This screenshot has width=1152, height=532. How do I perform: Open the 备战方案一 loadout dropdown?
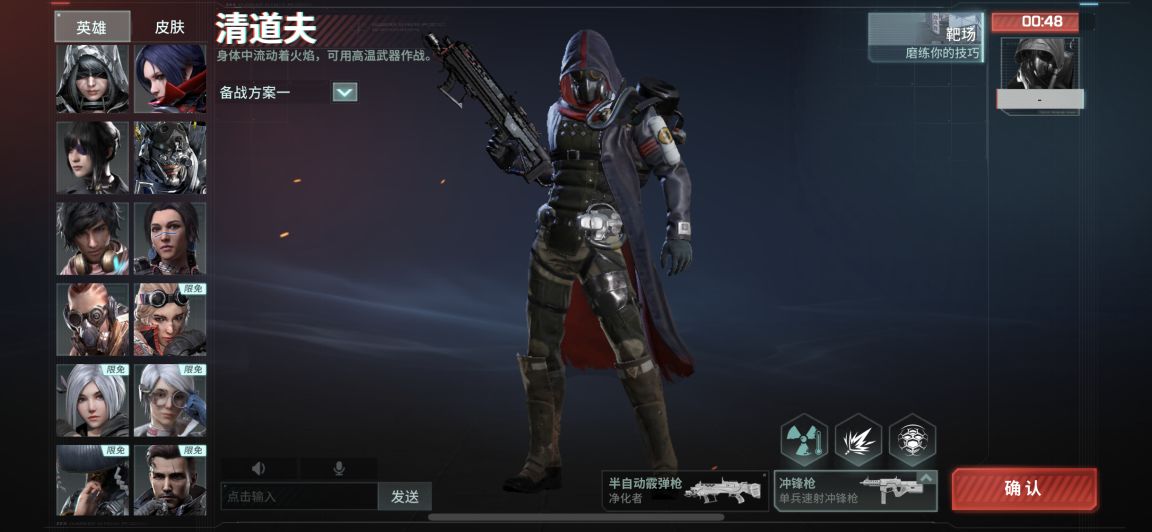click(344, 92)
